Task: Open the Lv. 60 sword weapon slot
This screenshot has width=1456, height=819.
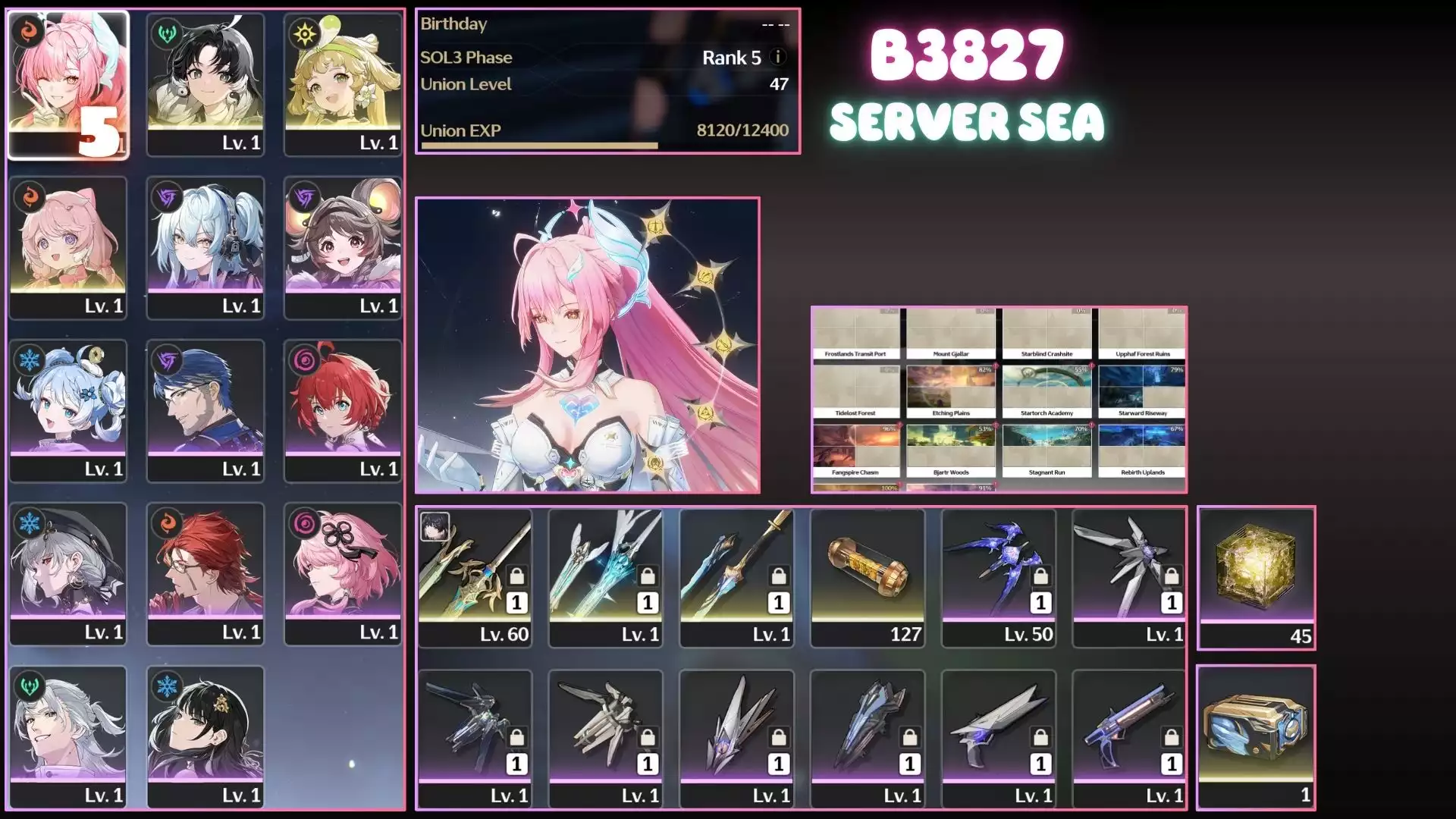Action: (475, 578)
